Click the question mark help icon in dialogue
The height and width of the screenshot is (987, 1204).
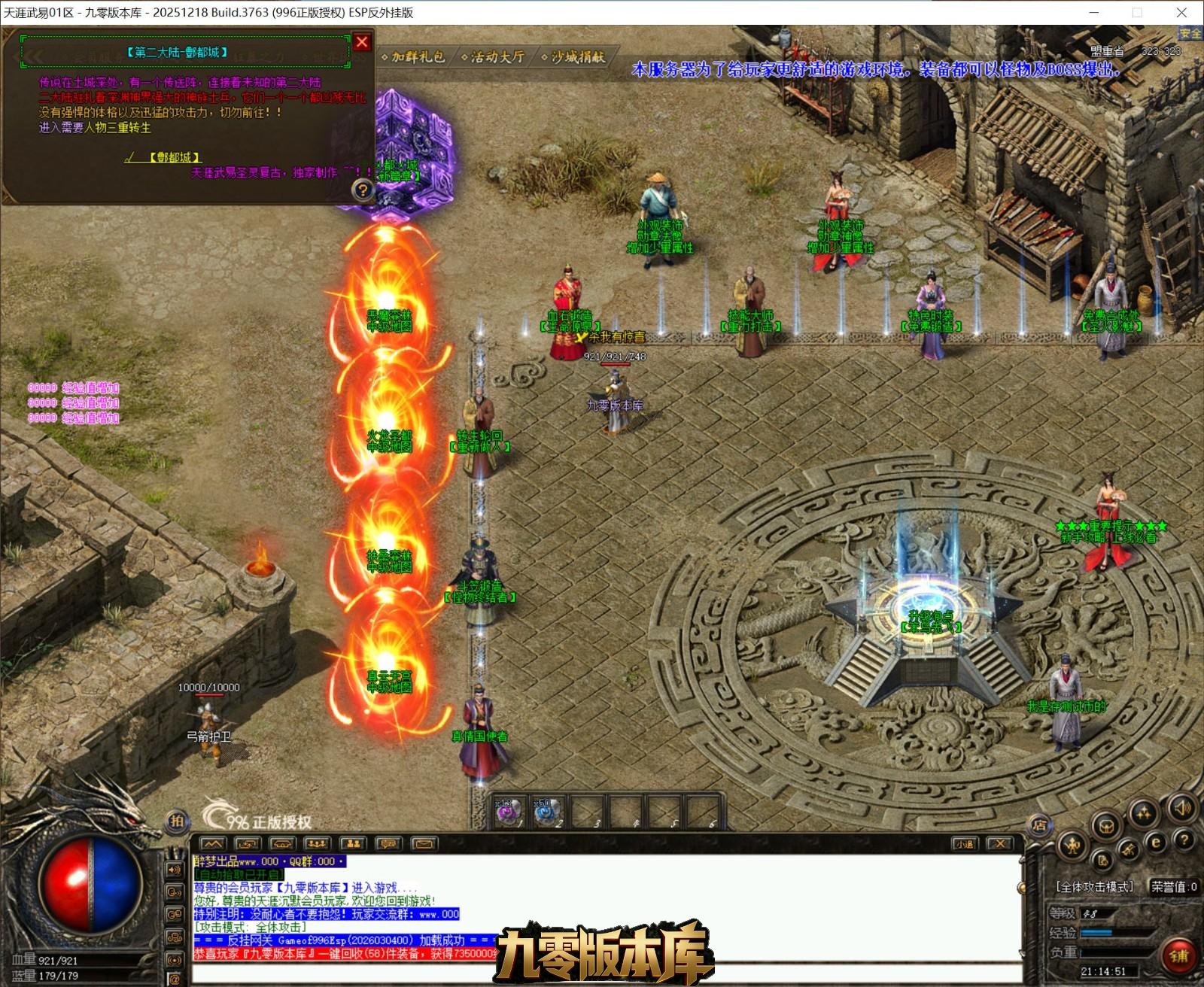[363, 190]
